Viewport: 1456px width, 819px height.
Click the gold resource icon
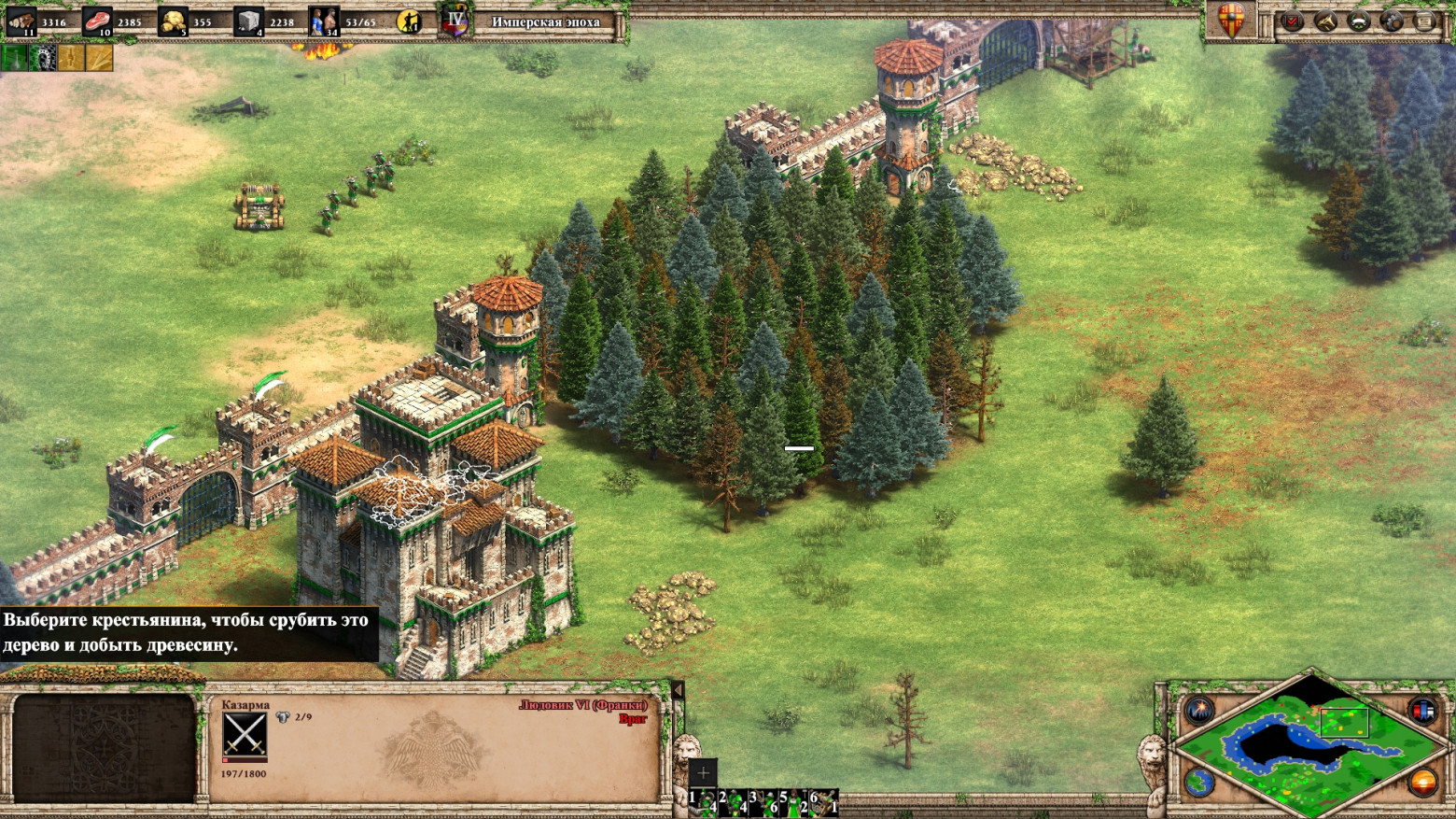coord(173,21)
